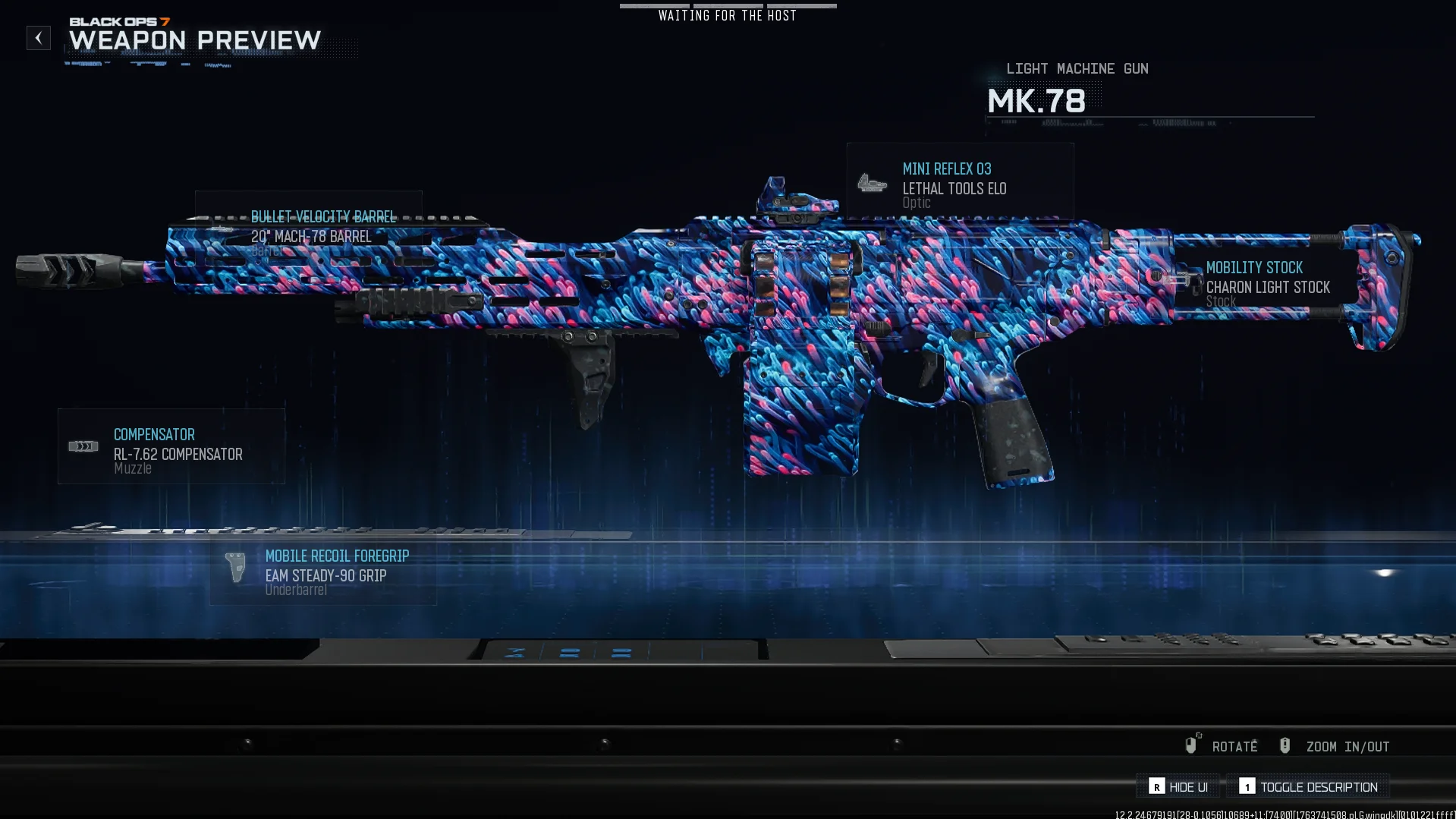
Task: Open the Bullet Velocity Barrel attachment card
Action: point(309,228)
